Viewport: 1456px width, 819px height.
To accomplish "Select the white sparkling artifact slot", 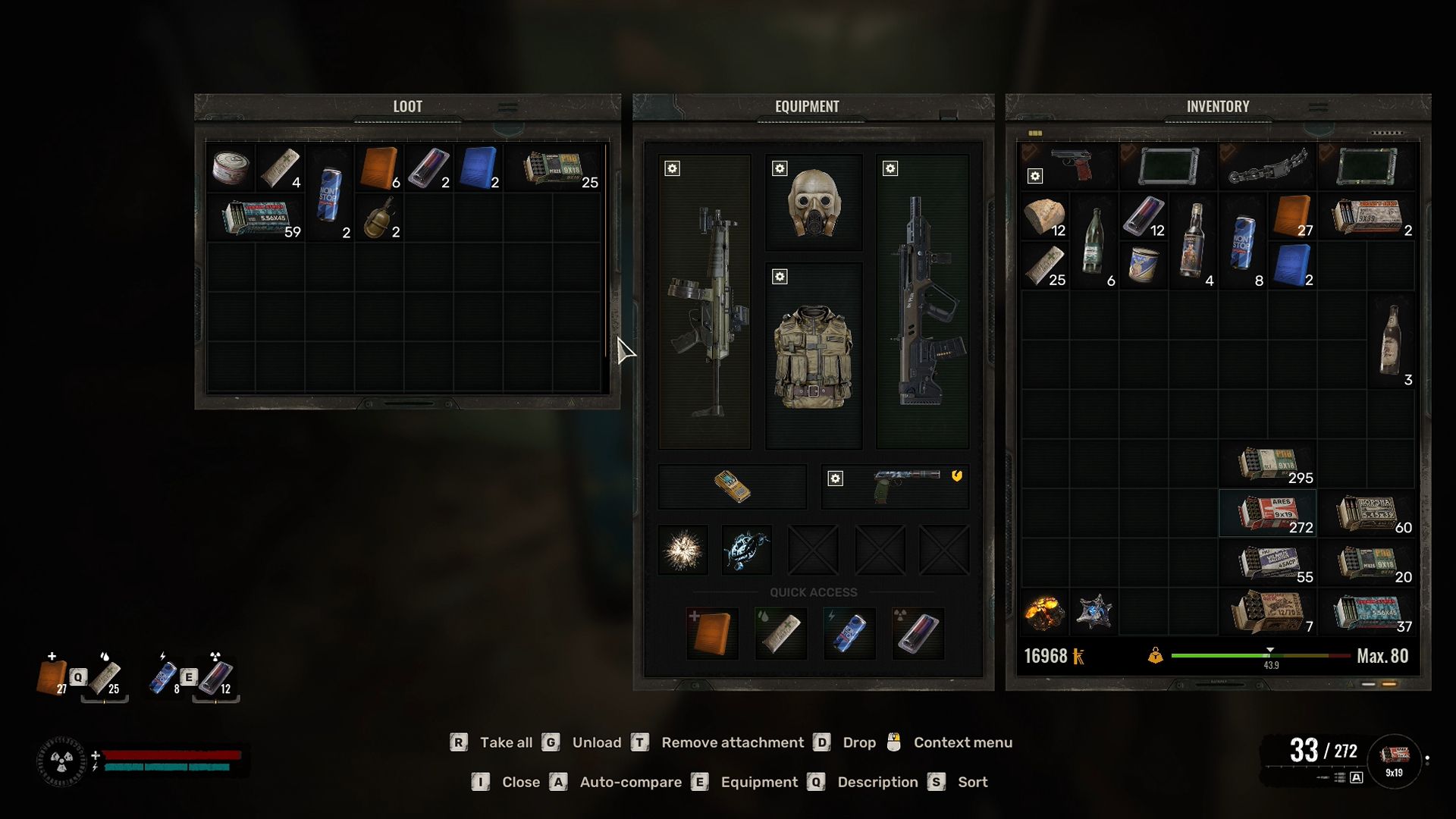I will tap(682, 550).
